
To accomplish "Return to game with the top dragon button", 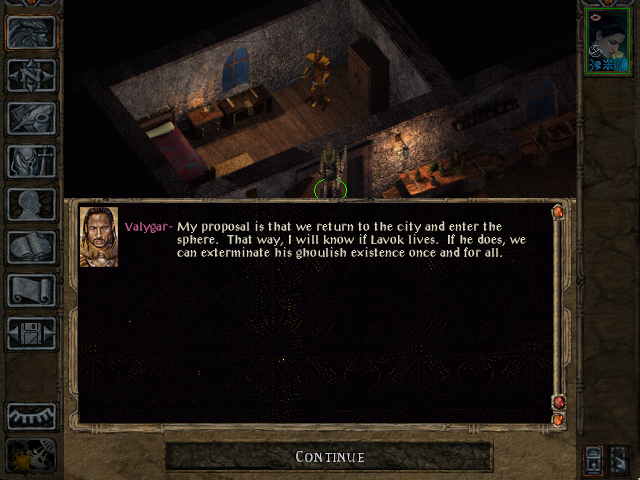I will [x=31, y=32].
